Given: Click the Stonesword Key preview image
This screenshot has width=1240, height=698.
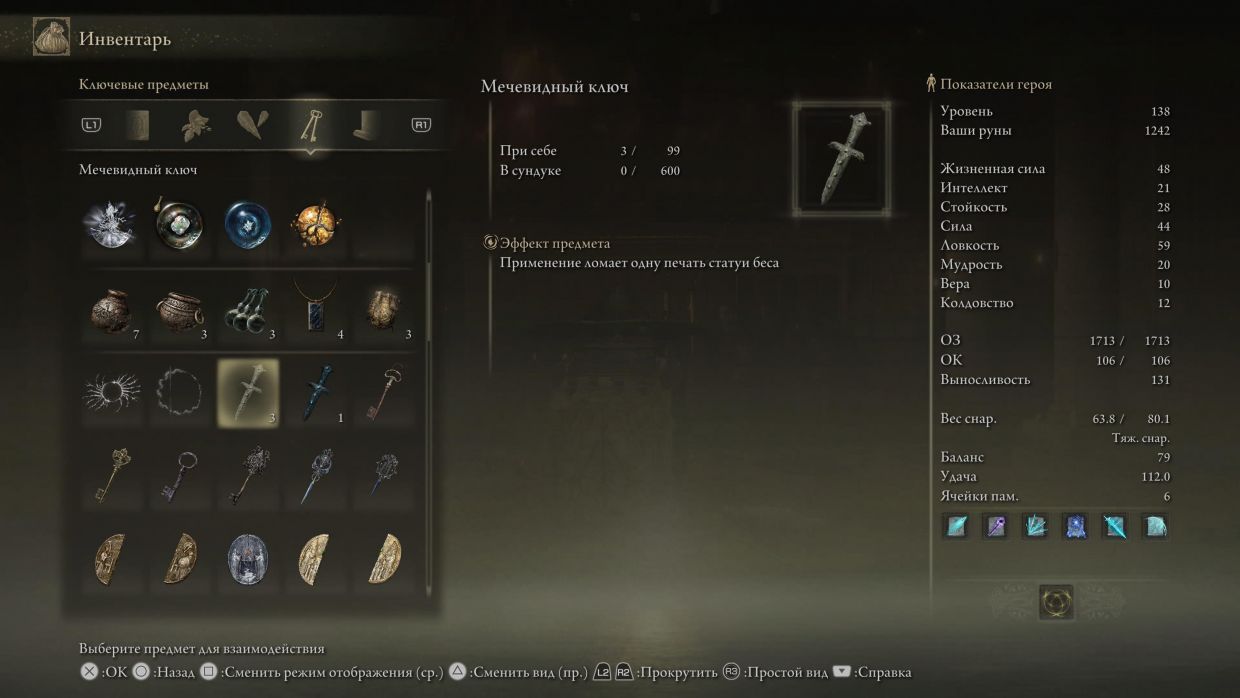Looking at the screenshot, I should point(841,159).
